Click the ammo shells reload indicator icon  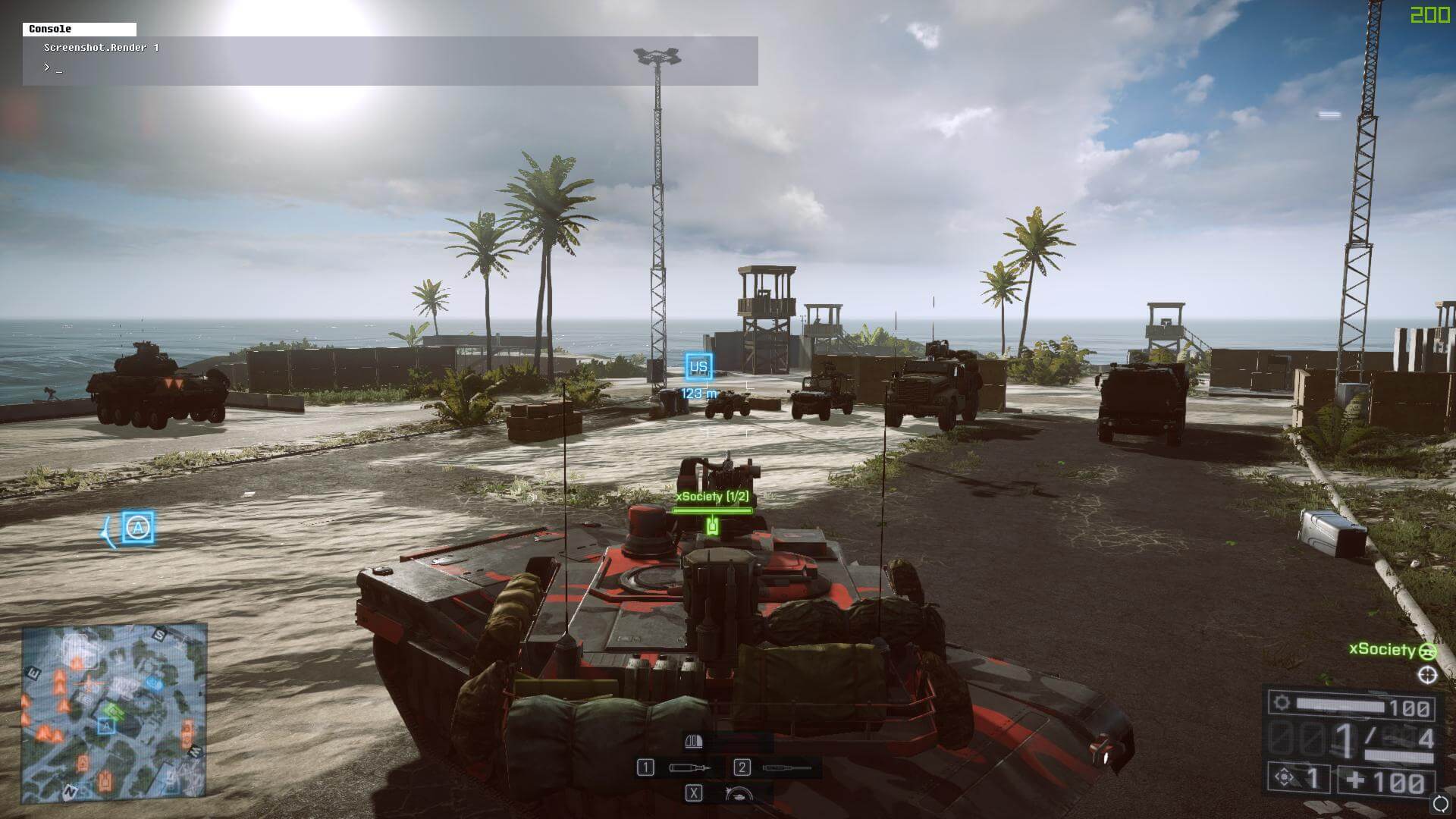pos(694,741)
